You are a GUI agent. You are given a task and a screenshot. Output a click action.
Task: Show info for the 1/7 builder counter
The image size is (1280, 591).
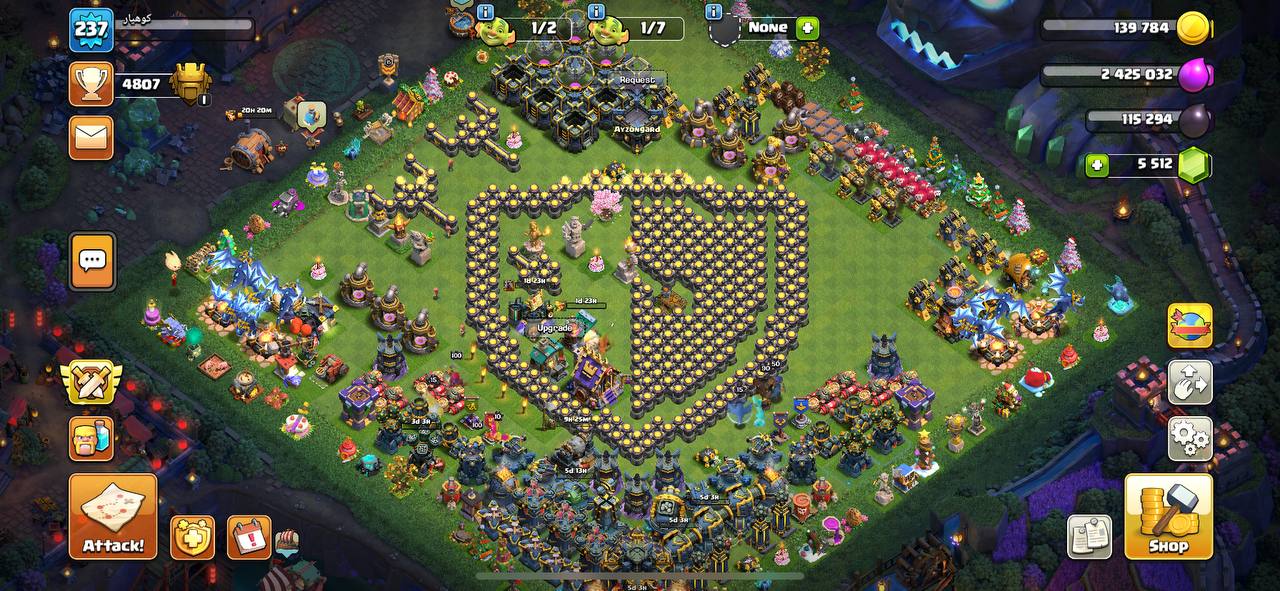point(597,12)
